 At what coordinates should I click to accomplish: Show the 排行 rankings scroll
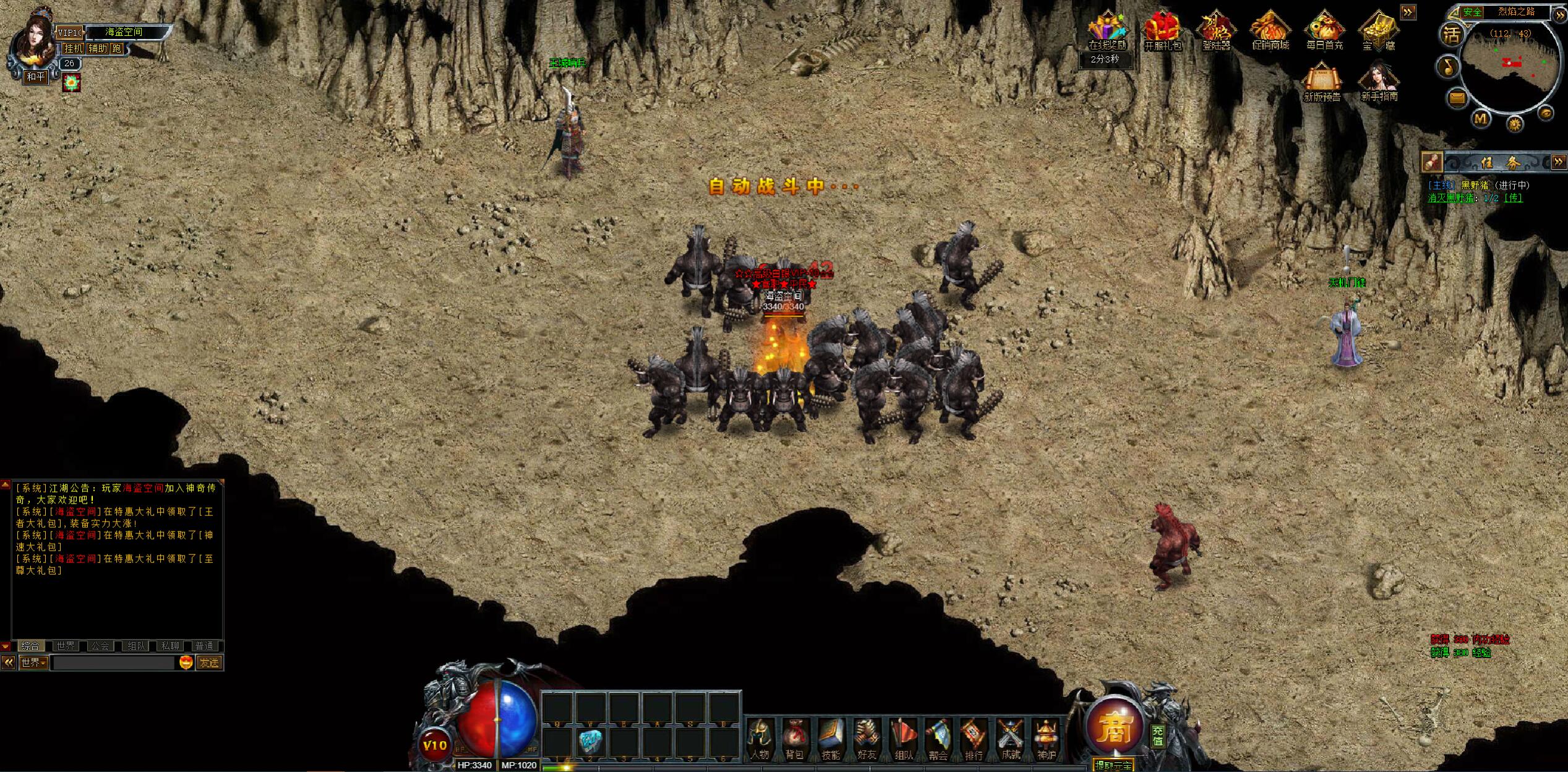[x=974, y=739]
